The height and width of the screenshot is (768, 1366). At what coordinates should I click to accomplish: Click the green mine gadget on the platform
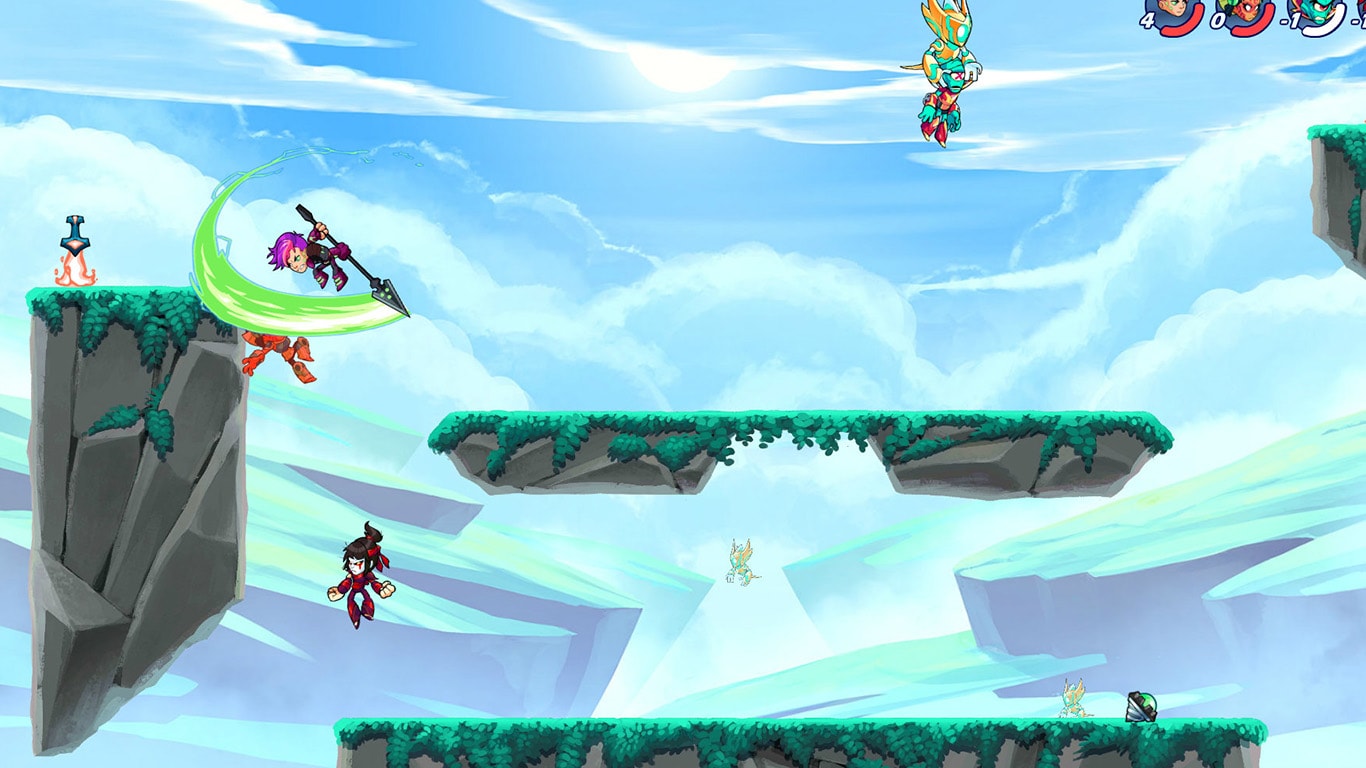point(1140,706)
